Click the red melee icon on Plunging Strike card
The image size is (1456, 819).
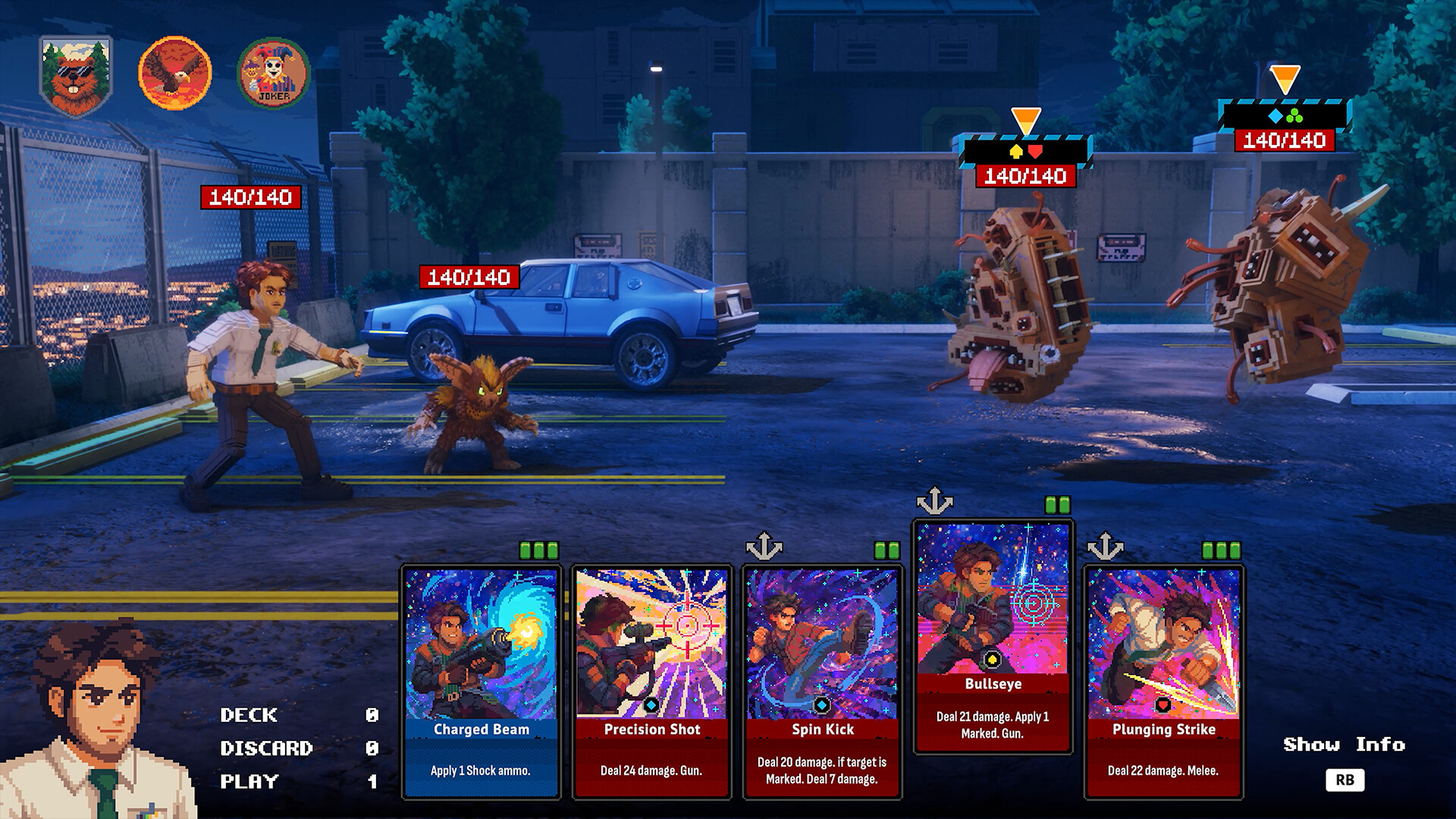[1164, 705]
